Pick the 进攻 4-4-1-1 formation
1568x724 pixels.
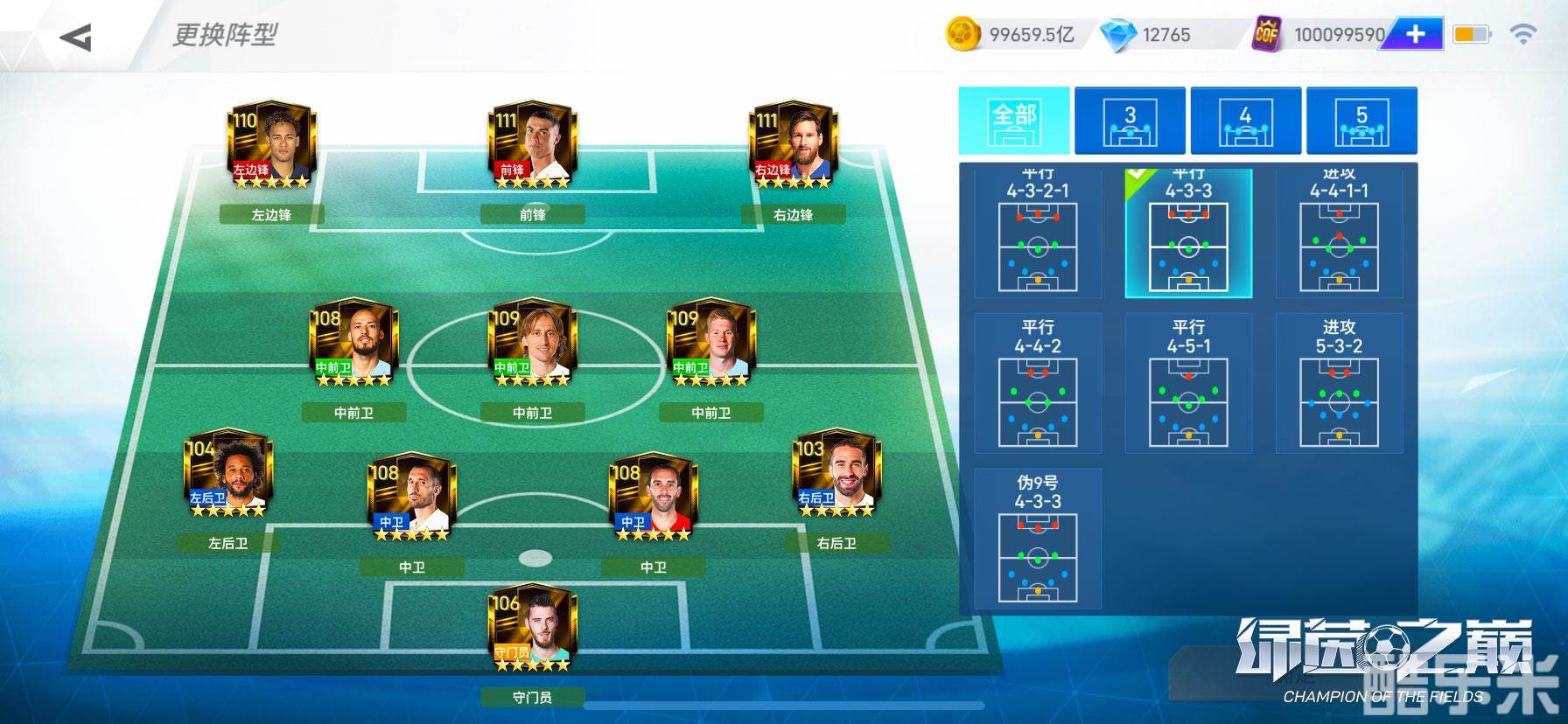[x=1339, y=234]
